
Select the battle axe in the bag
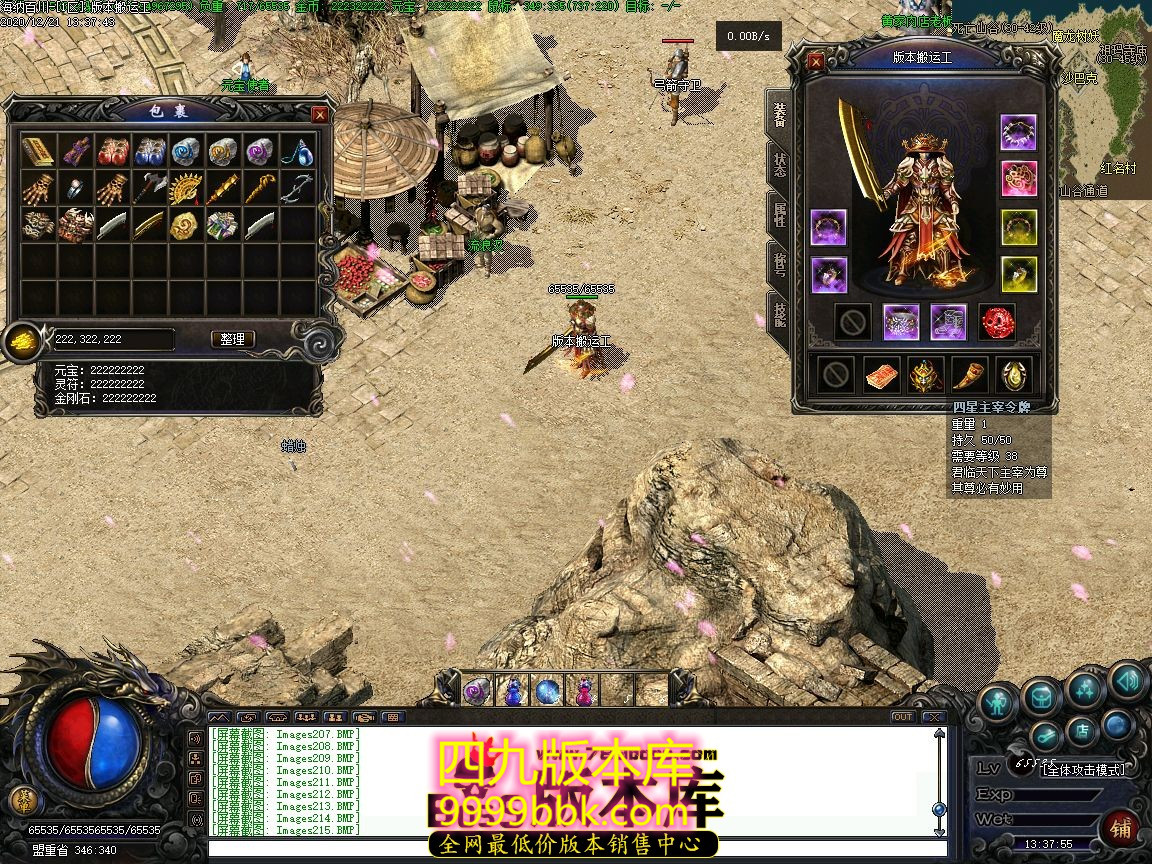149,188
